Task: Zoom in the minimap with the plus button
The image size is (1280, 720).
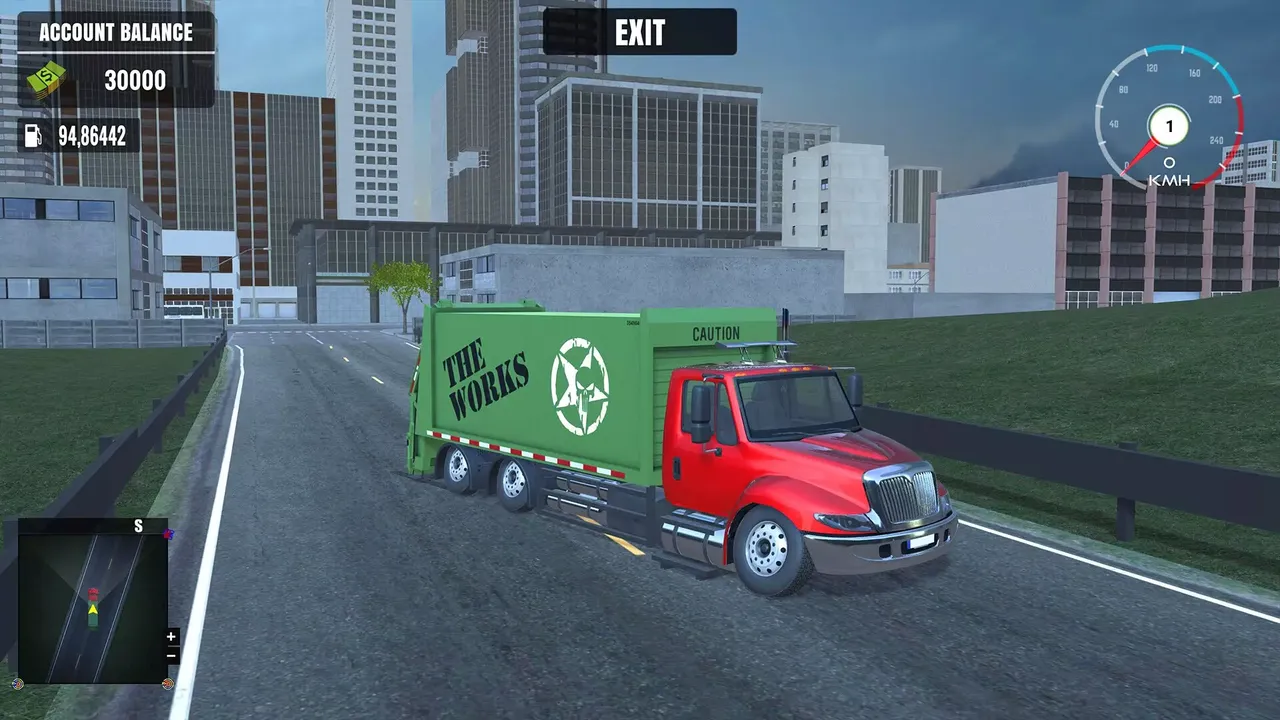Action: click(171, 636)
